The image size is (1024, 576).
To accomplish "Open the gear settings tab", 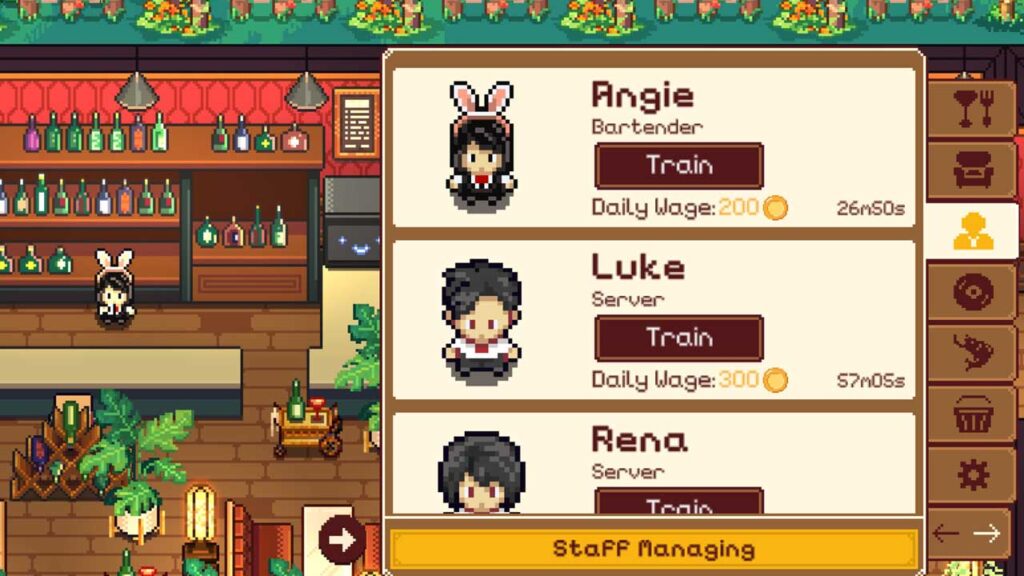I will coord(971,474).
